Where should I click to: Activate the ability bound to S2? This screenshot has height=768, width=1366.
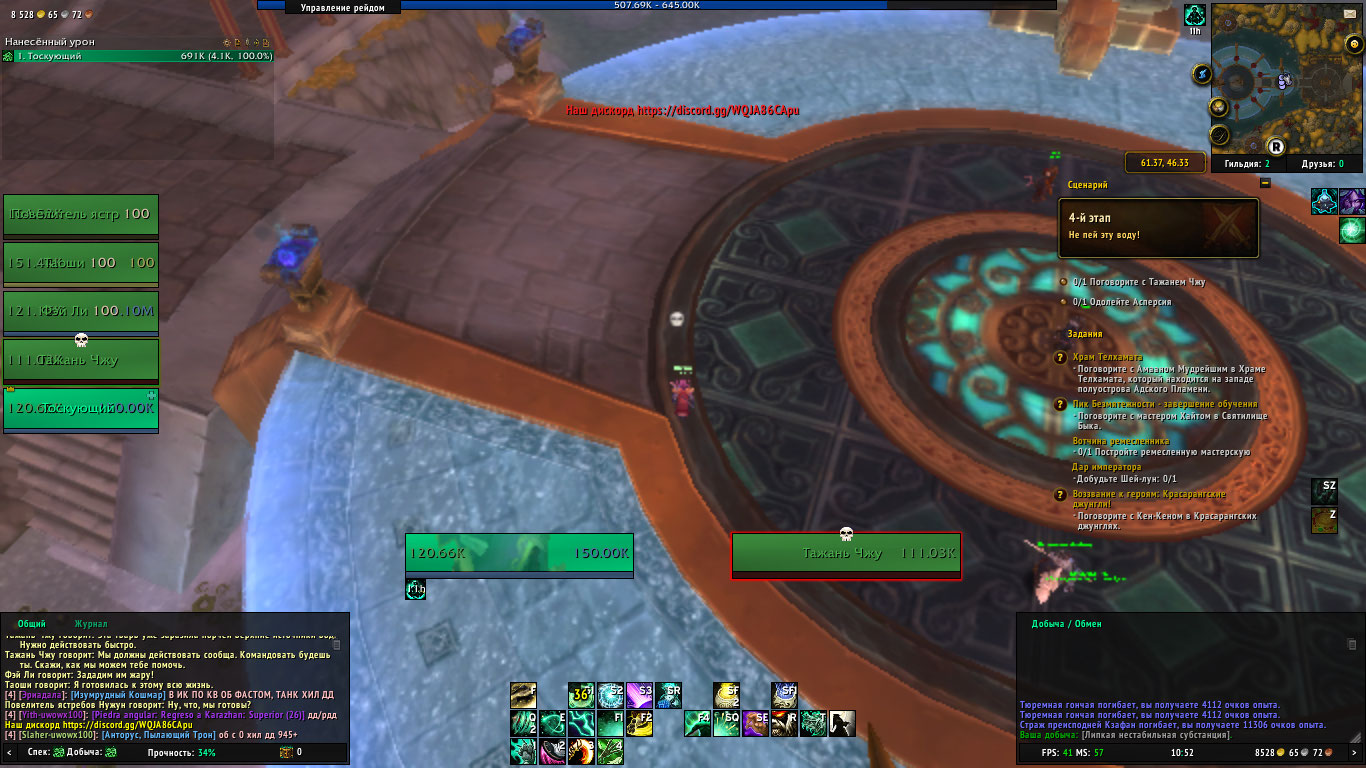pyautogui.click(x=610, y=695)
